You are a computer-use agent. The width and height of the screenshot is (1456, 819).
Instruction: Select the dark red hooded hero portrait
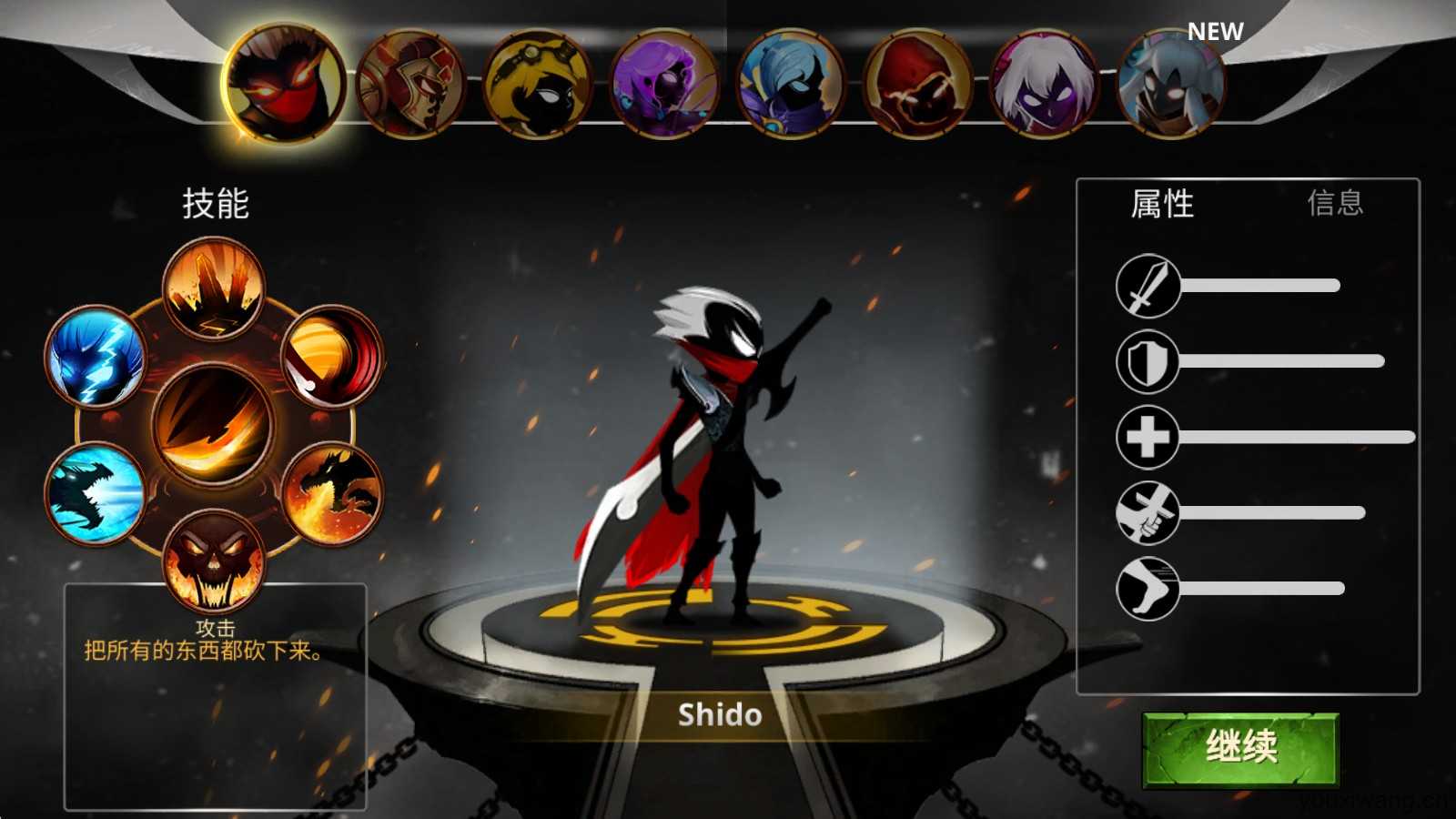[917, 85]
